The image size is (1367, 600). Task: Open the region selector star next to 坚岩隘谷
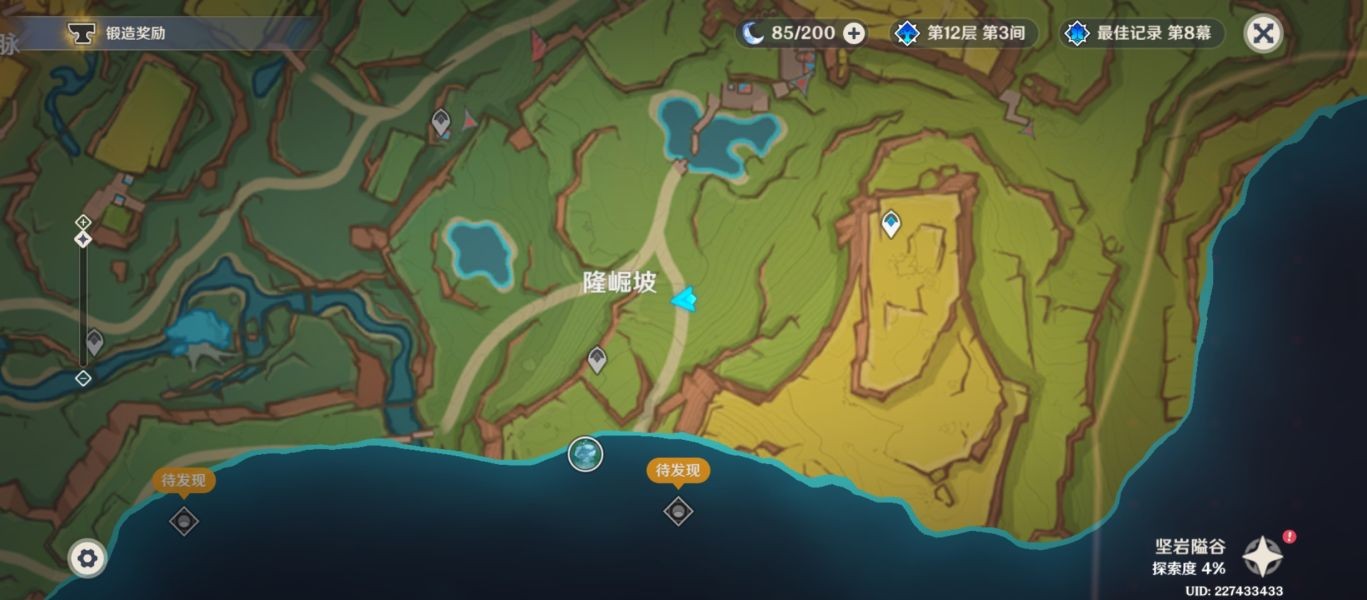1263,556
